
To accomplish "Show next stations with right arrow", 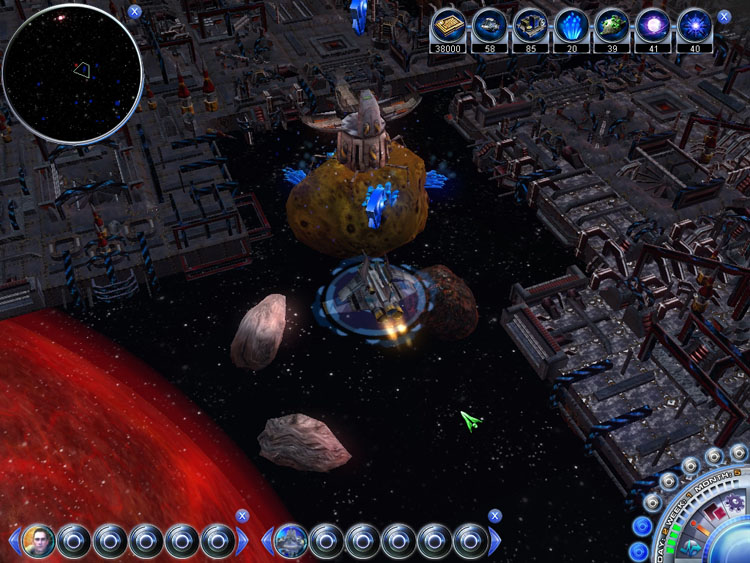I will [495, 541].
